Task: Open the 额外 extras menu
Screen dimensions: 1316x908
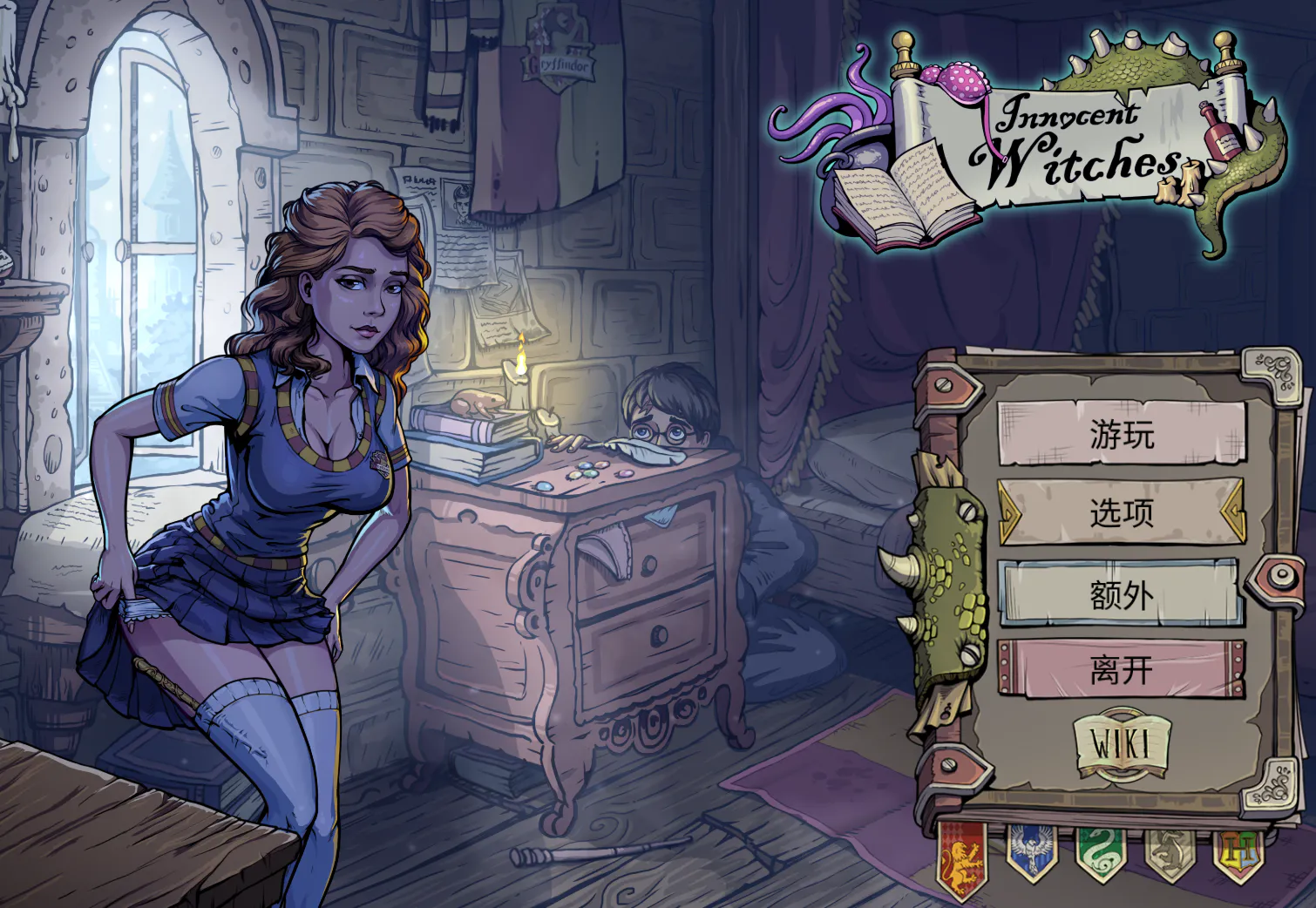Action: (1122, 594)
